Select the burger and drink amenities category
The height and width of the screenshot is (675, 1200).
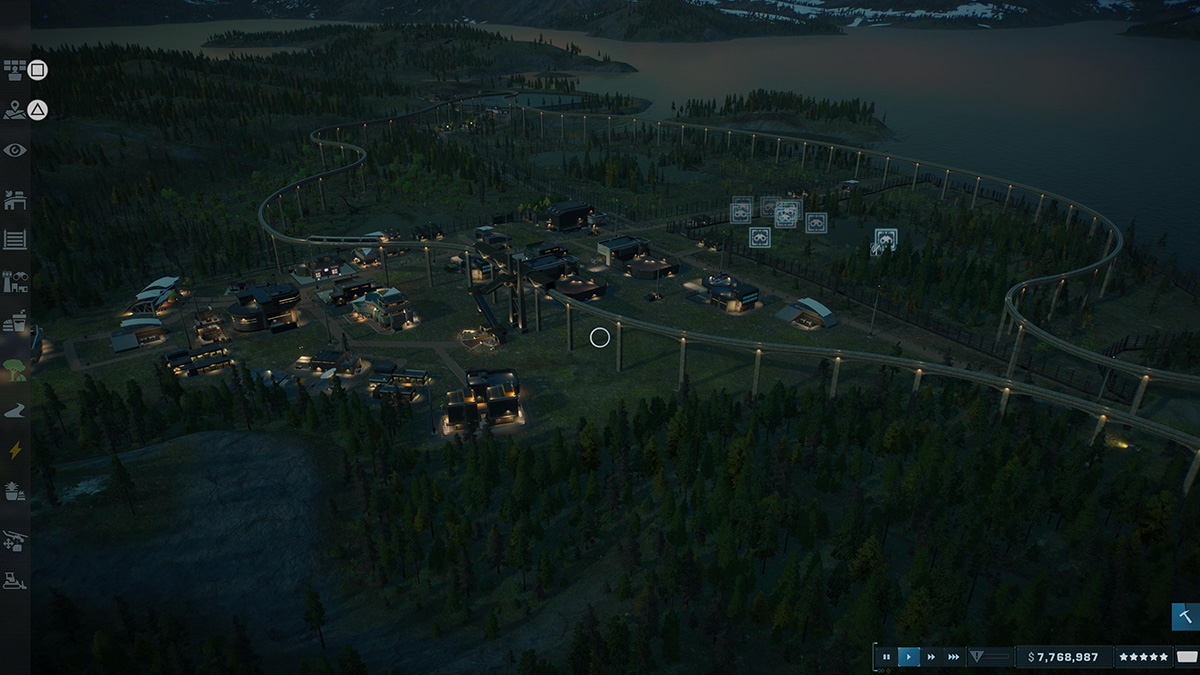(15, 322)
